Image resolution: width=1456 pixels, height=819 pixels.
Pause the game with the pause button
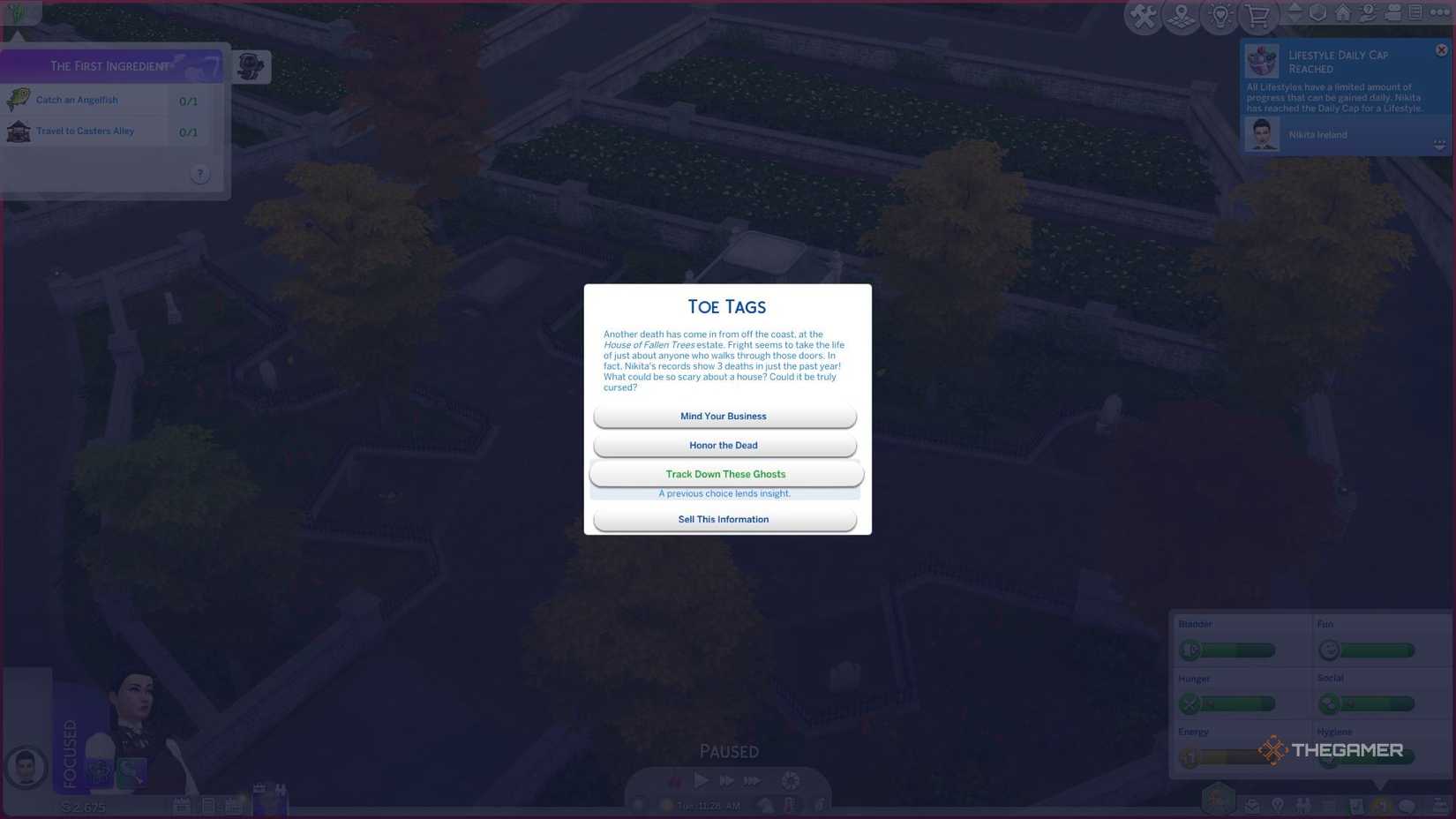click(675, 781)
